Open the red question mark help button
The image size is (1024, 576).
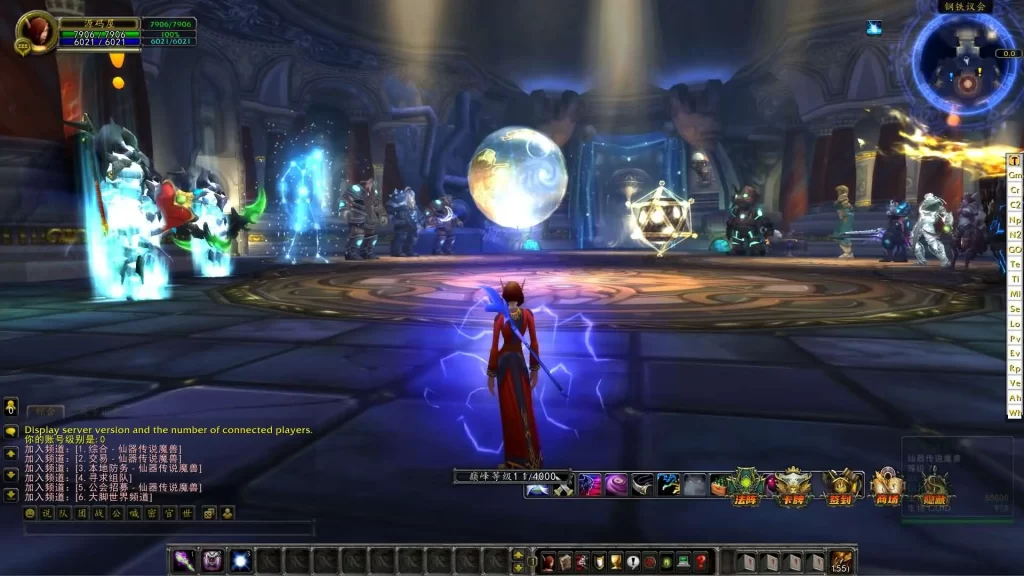click(701, 562)
